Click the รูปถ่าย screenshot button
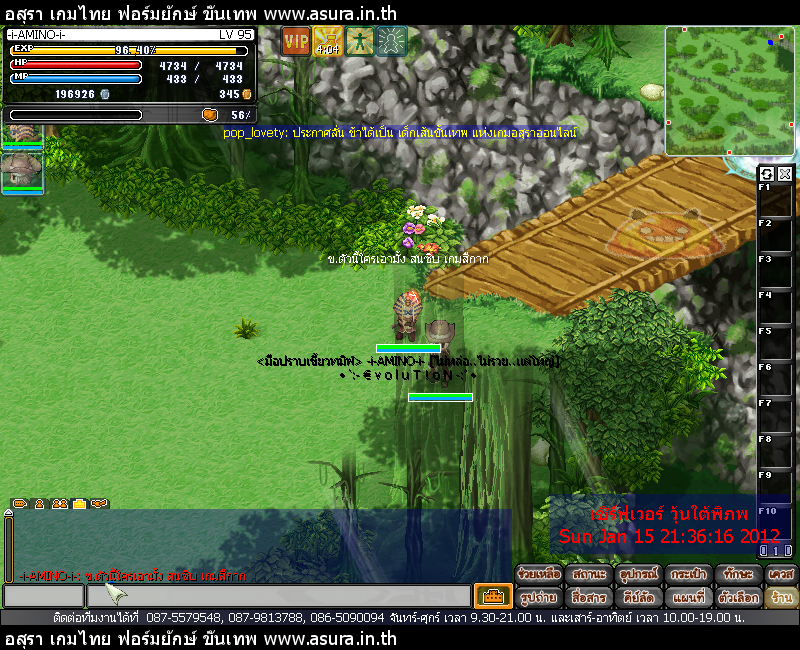800x650 pixels. [539, 597]
